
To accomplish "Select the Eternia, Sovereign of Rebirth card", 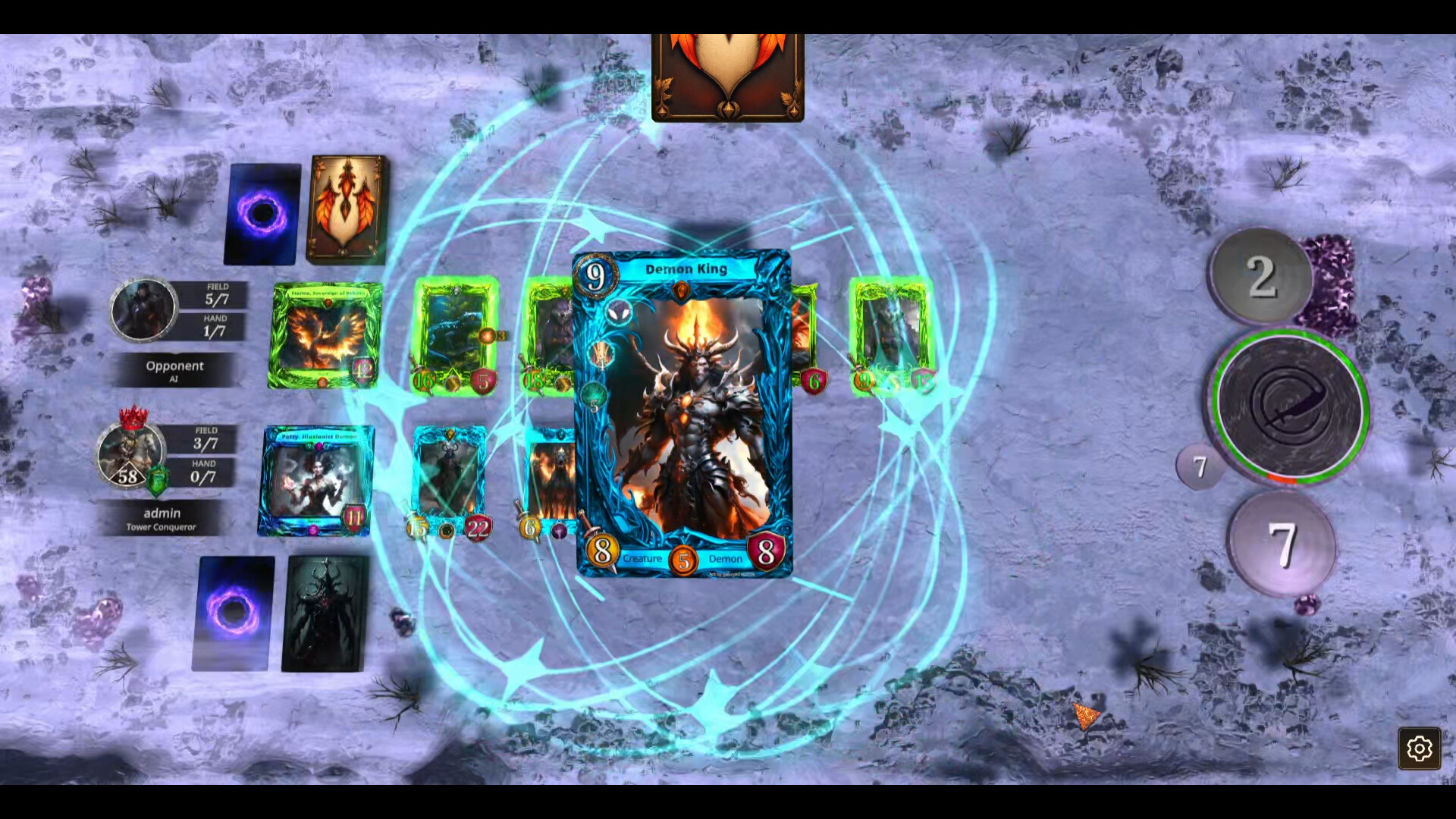I will pos(325,336).
